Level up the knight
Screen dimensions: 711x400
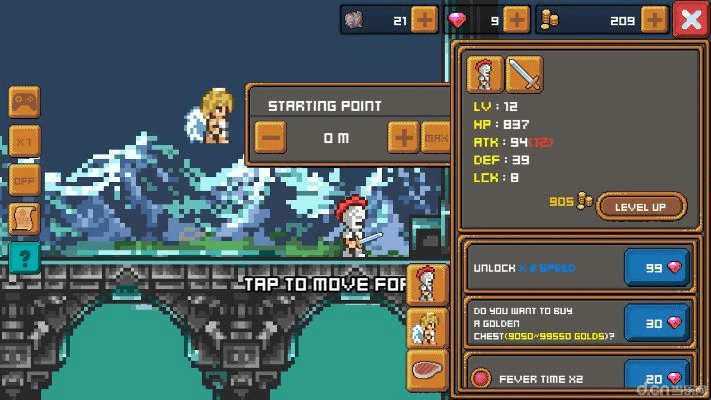(x=641, y=207)
